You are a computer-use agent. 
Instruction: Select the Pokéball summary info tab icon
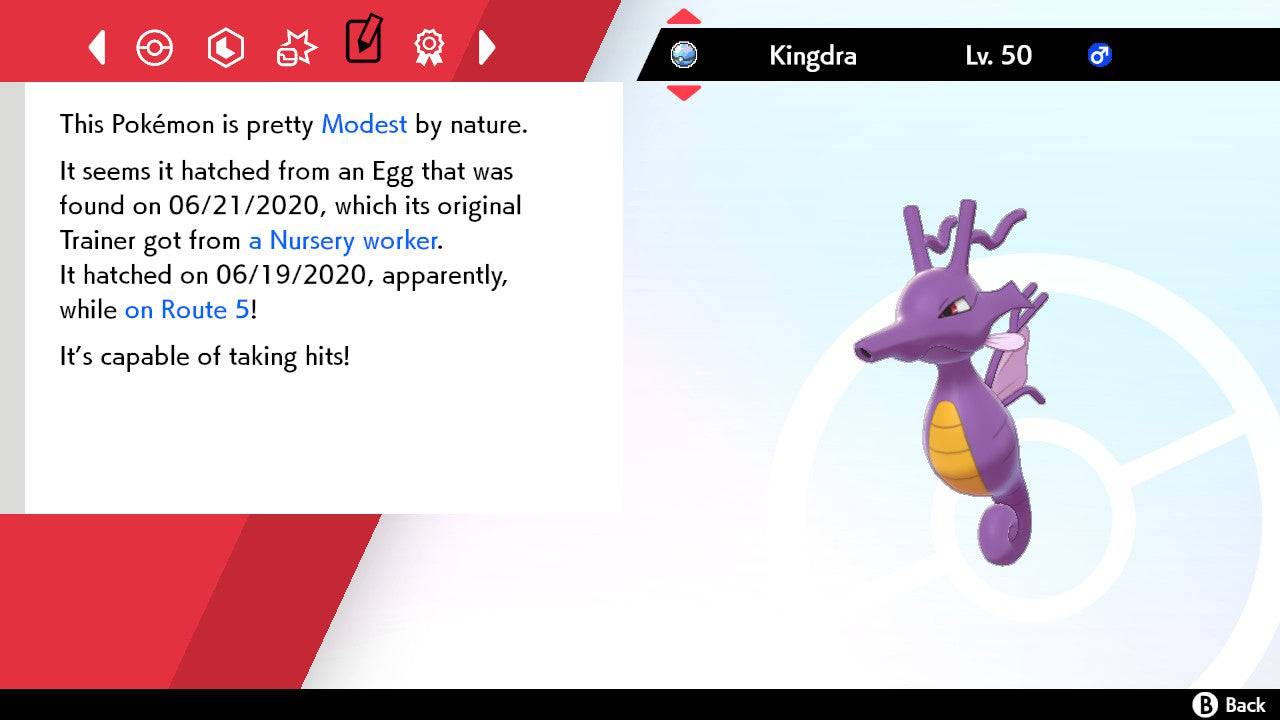pyautogui.click(x=154, y=47)
